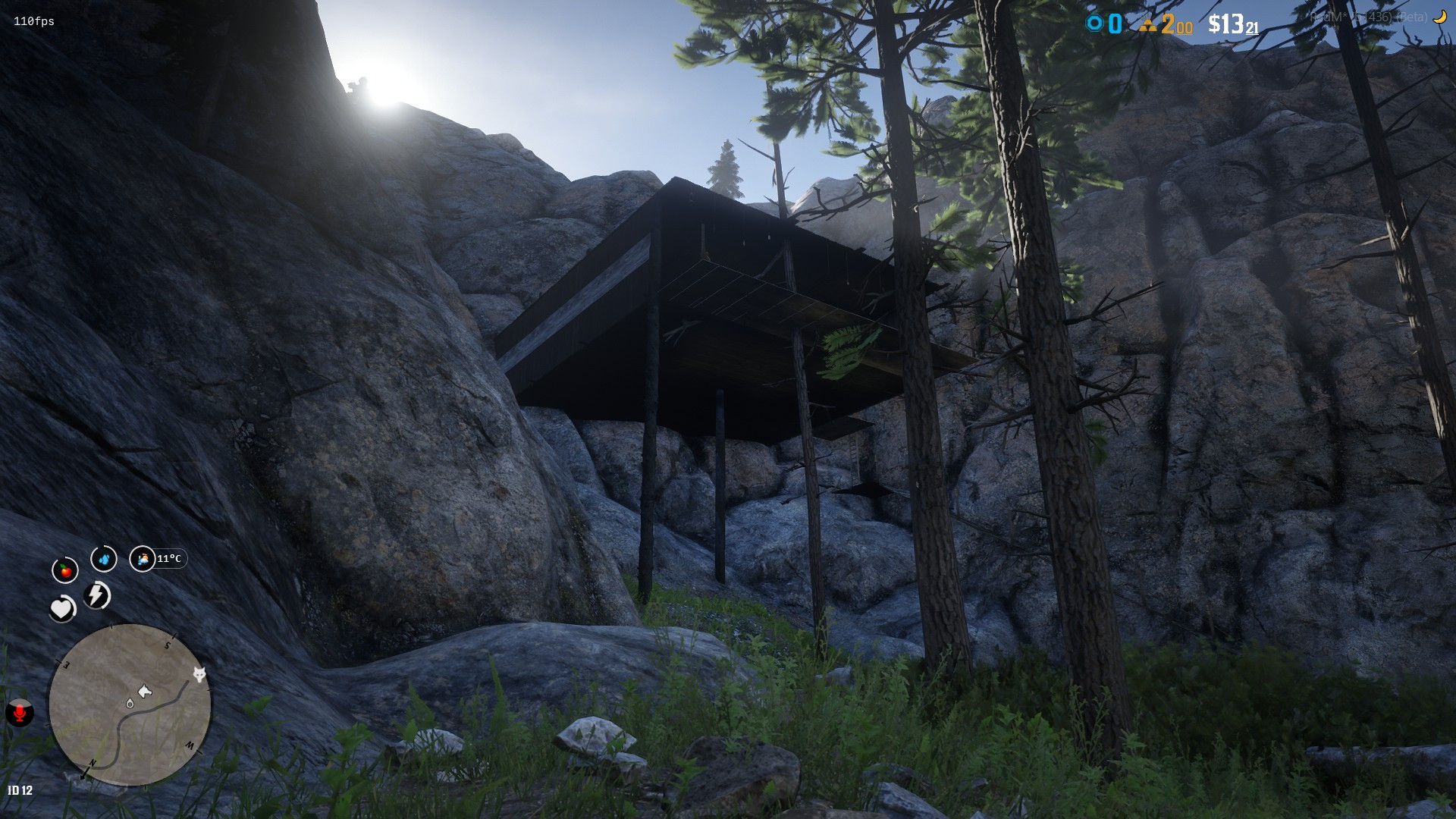Click the character temperature icon beside 11°C
The height and width of the screenshot is (819, 1456).
click(x=143, y=559)
